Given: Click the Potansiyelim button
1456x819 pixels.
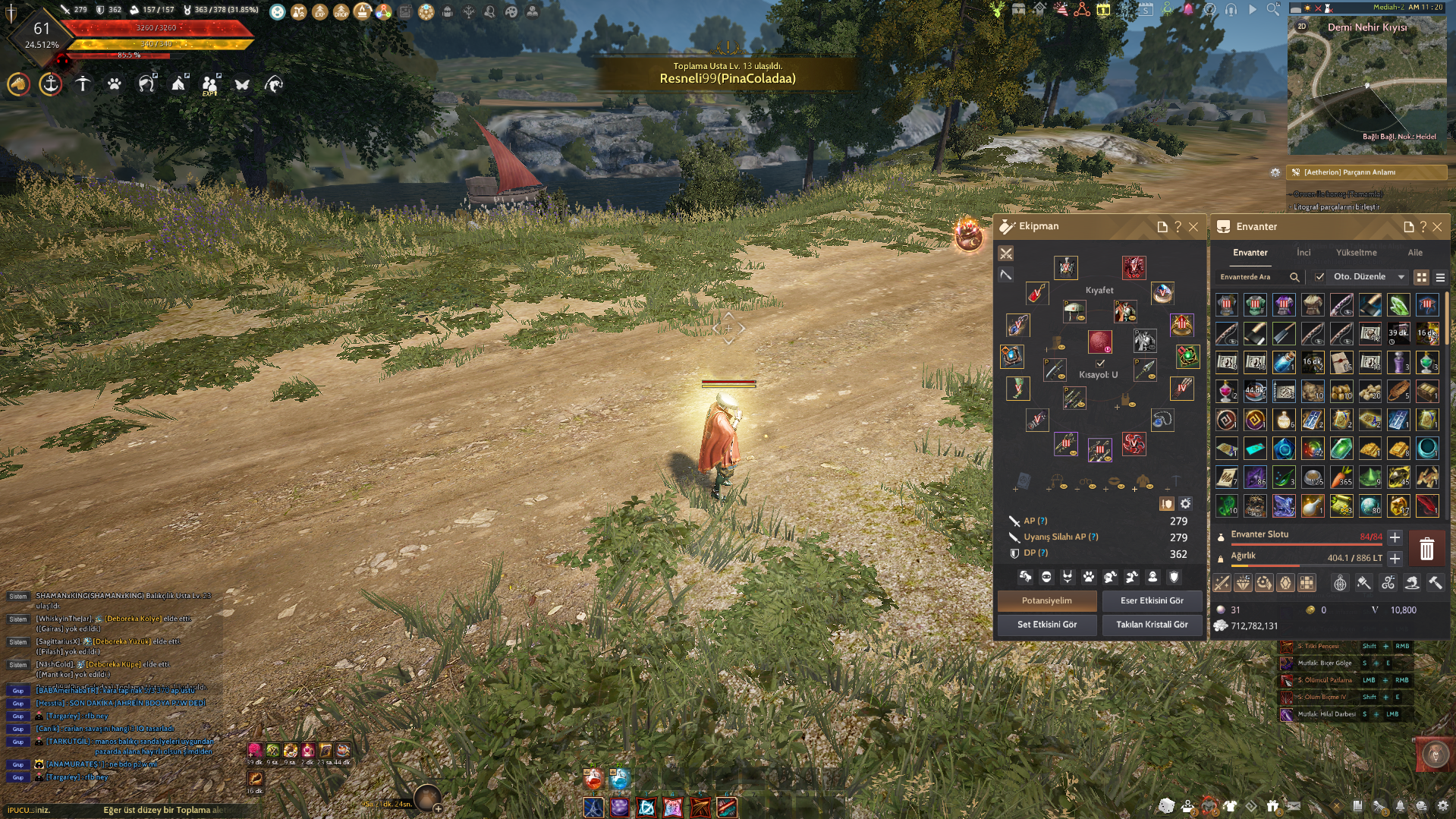Looking at the screenshot, I should [1046, 600].
